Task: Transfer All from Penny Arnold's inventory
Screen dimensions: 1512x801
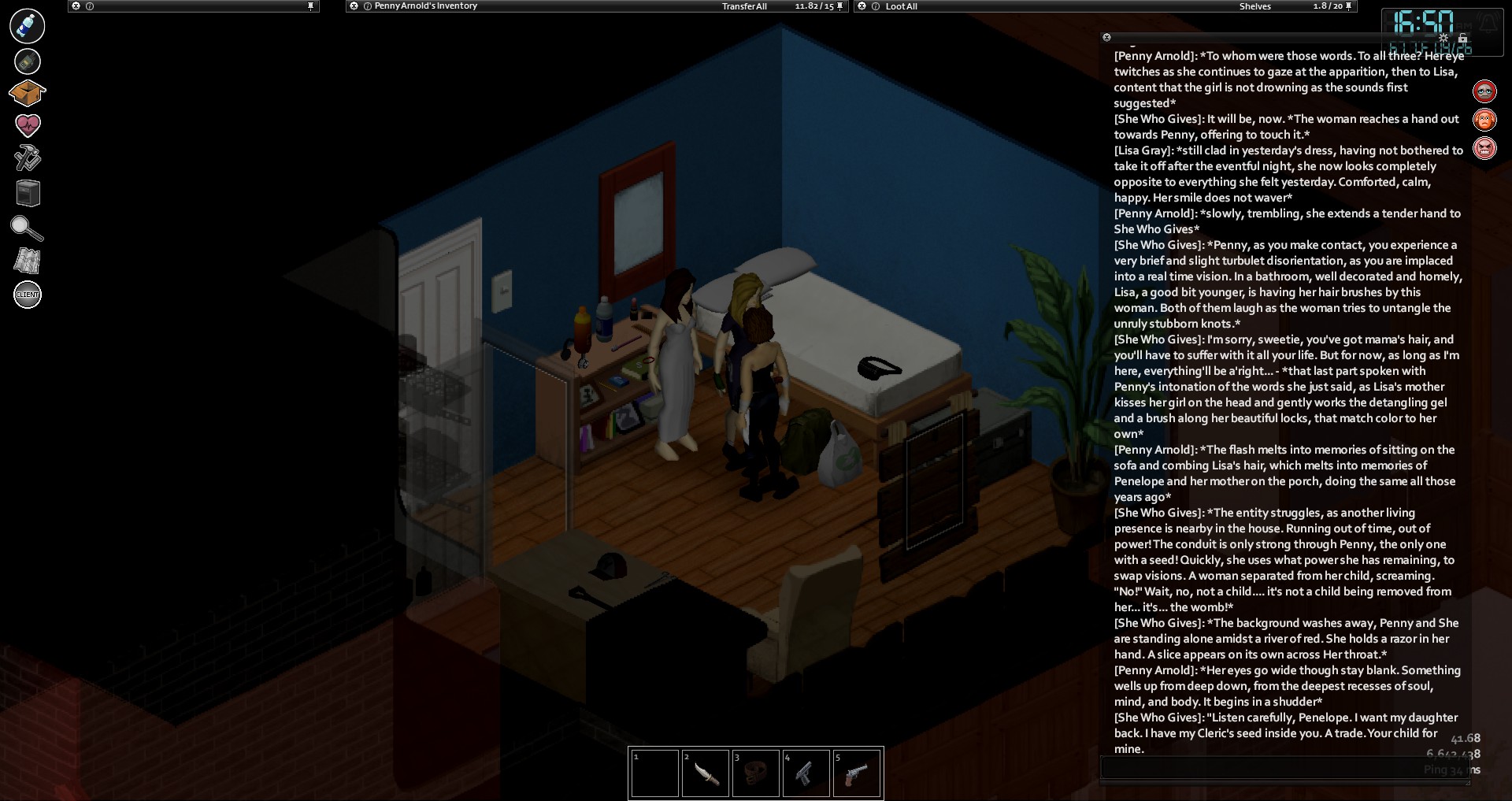Action: click(744, 6)
